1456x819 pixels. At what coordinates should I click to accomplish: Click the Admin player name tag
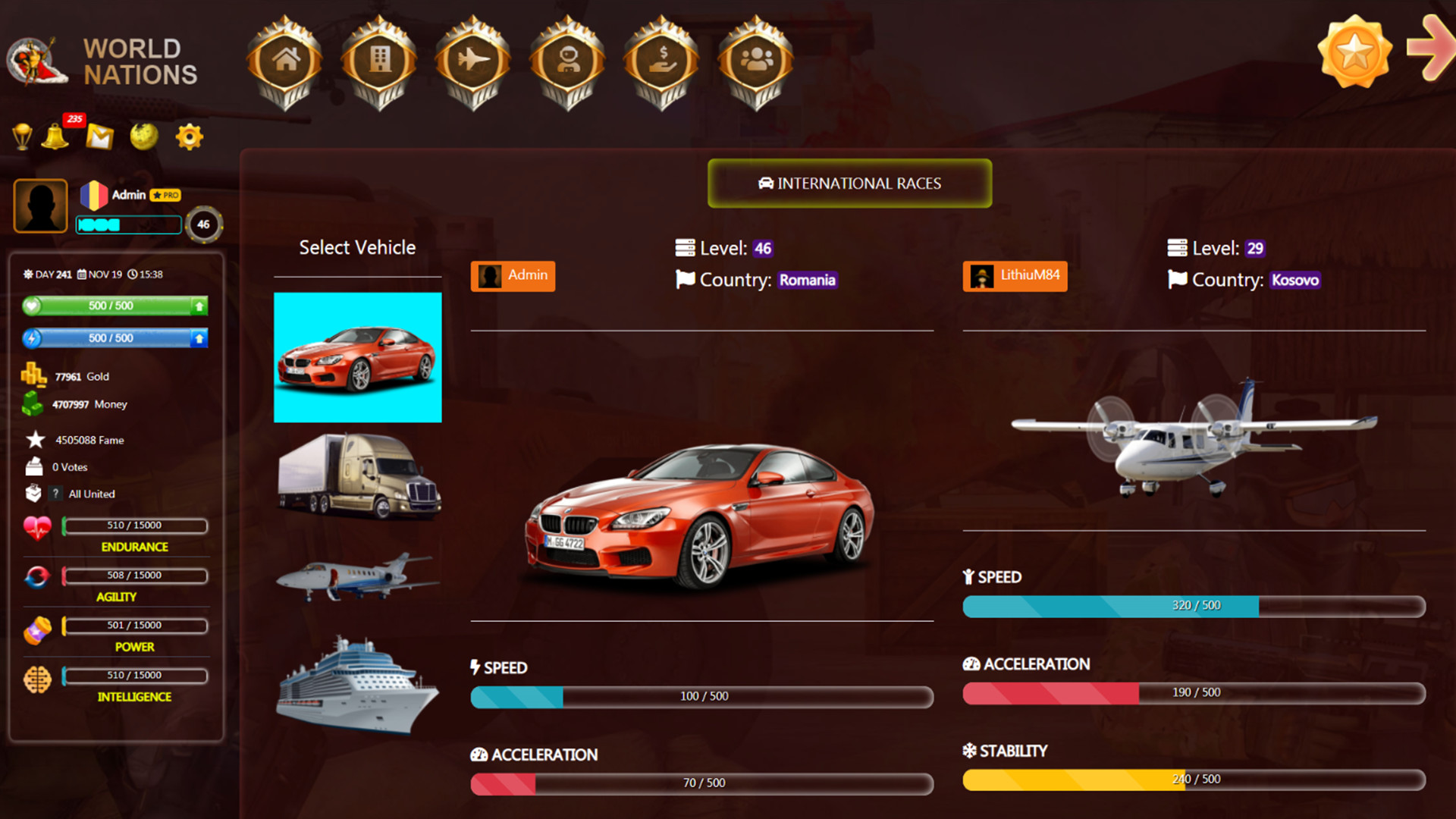pyautogui.click(x=513, y=276)
